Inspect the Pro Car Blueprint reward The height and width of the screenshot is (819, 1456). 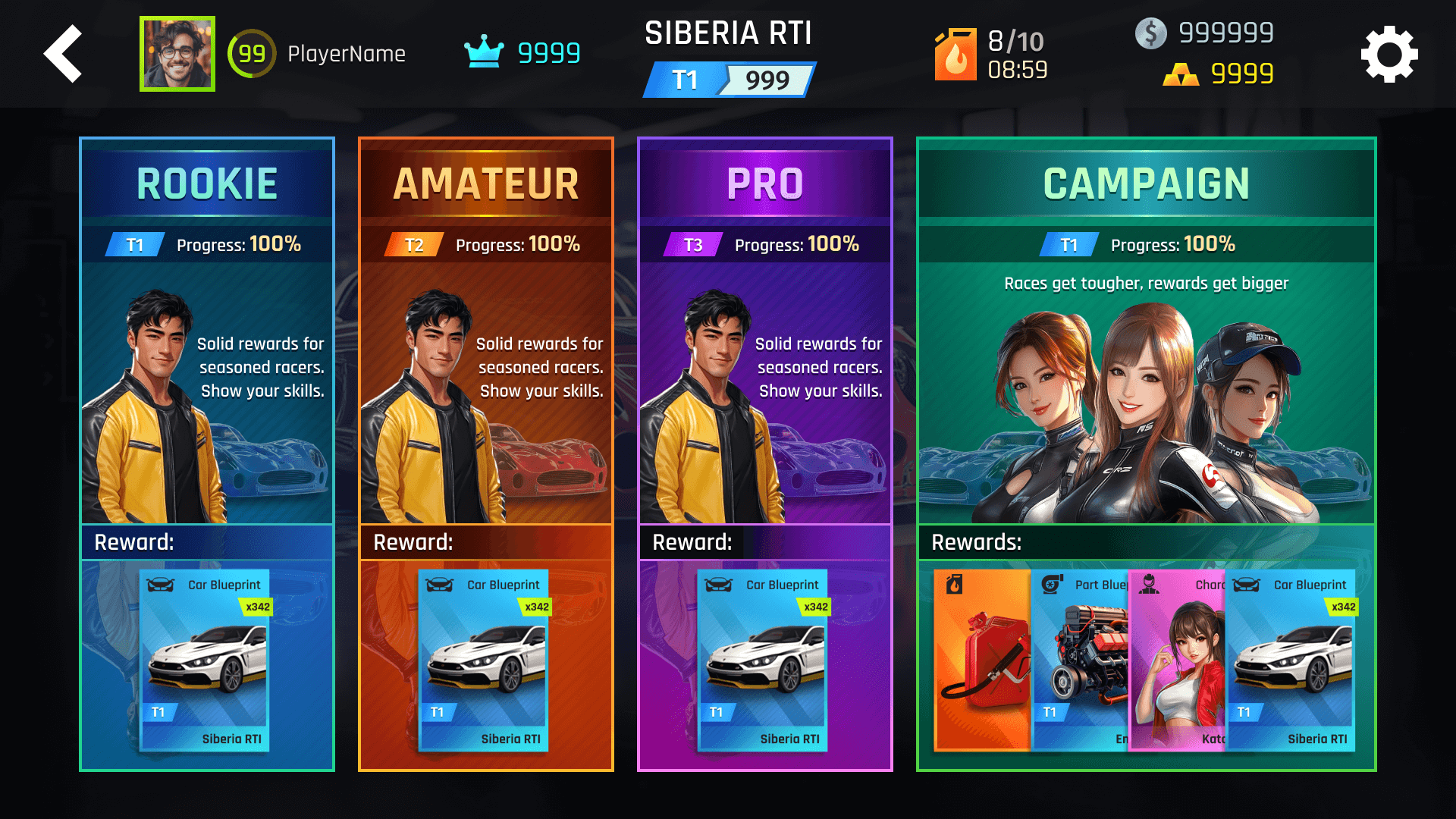tap(763, 660)
